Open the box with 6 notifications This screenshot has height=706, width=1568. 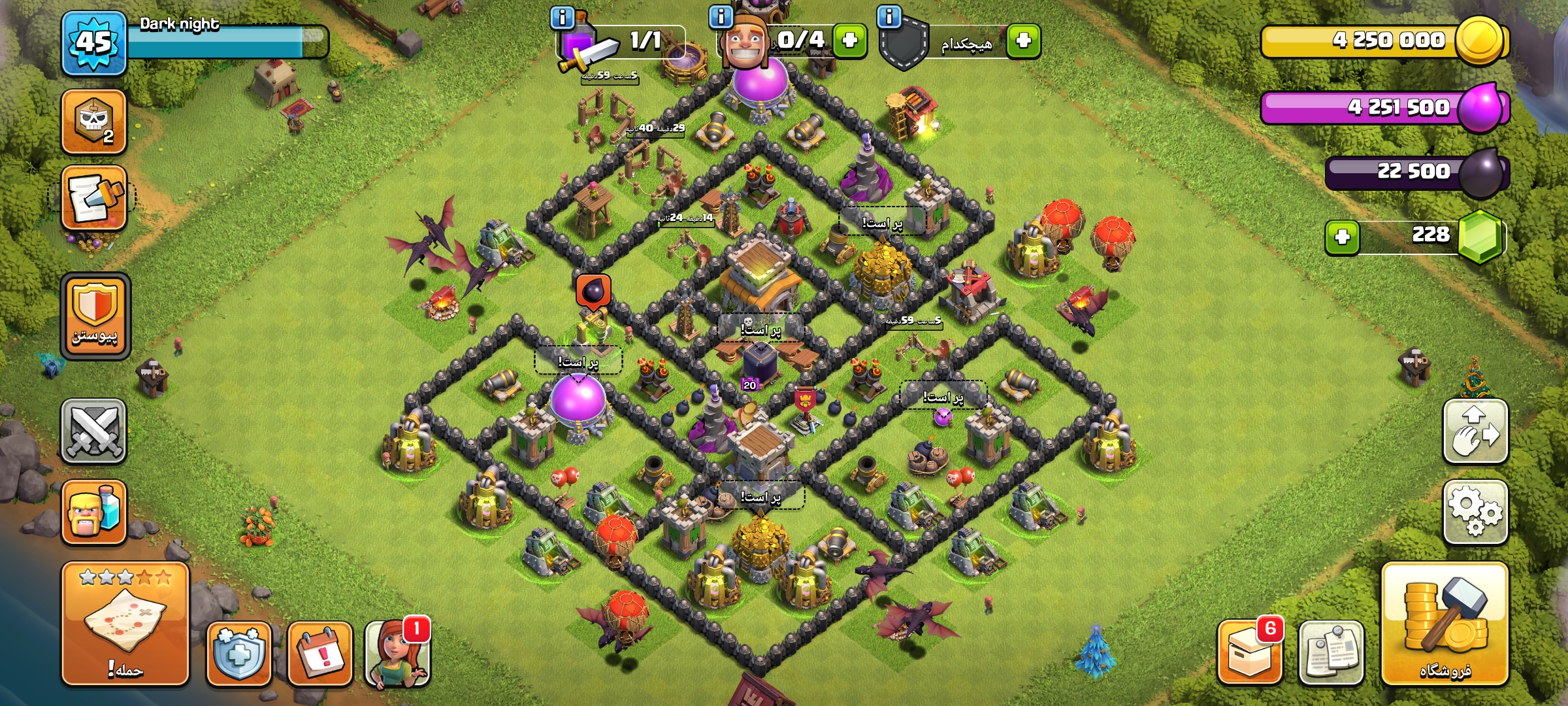coord(1249,652)
